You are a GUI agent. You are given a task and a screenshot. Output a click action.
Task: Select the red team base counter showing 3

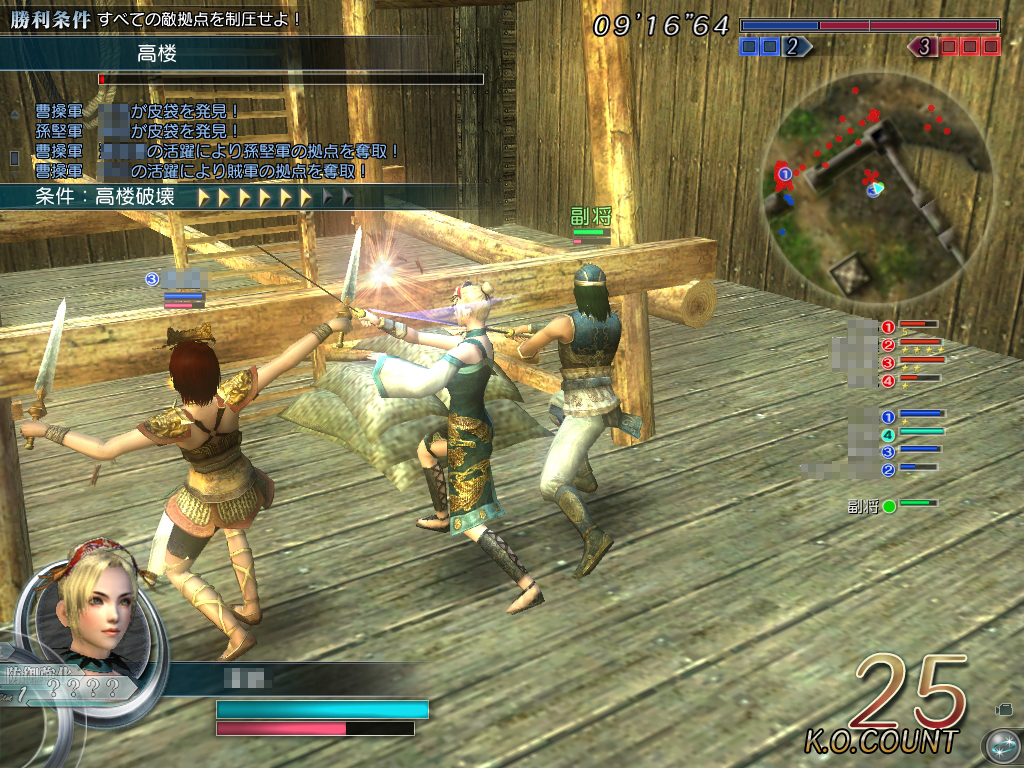click(954, 46)
